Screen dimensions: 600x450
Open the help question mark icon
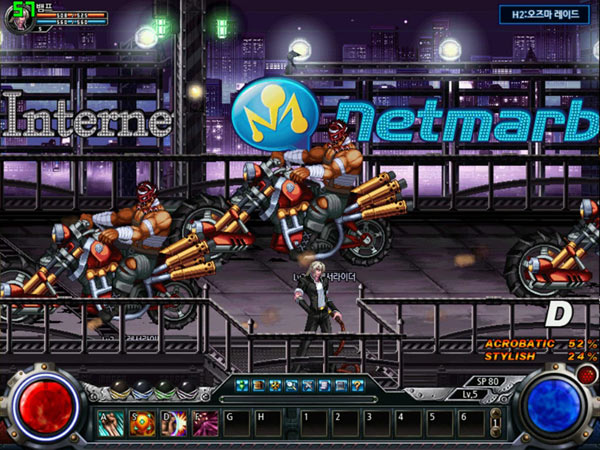(x=357, y=385)
